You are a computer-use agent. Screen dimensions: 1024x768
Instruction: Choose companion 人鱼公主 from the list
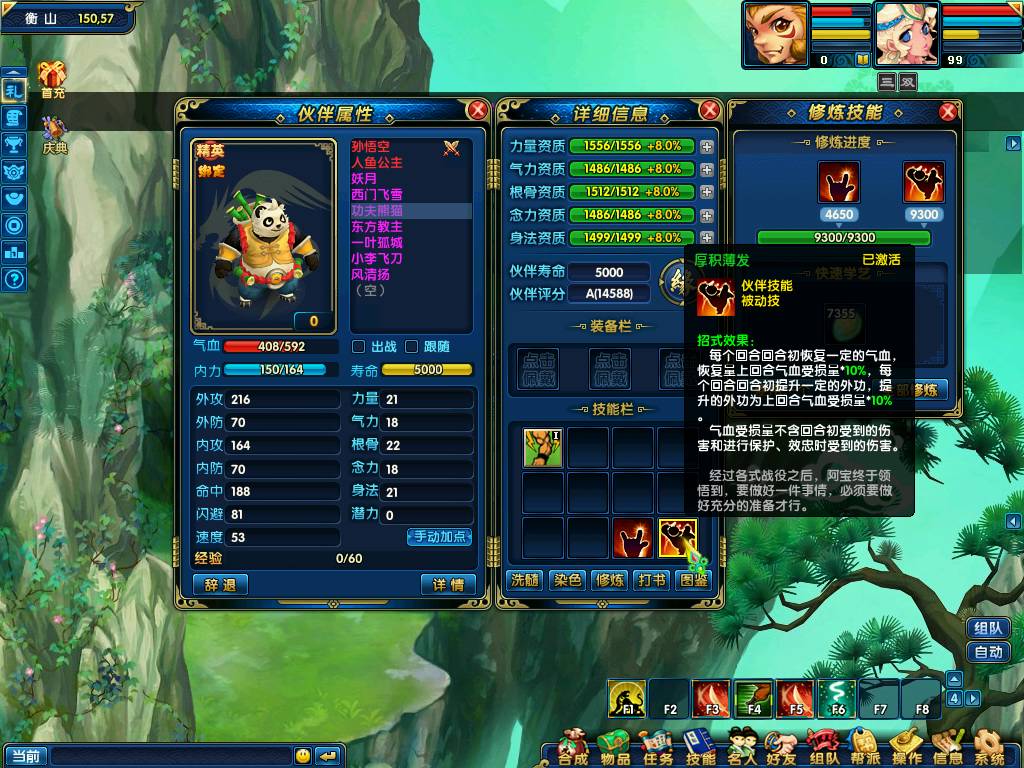[x=377, y=163]
